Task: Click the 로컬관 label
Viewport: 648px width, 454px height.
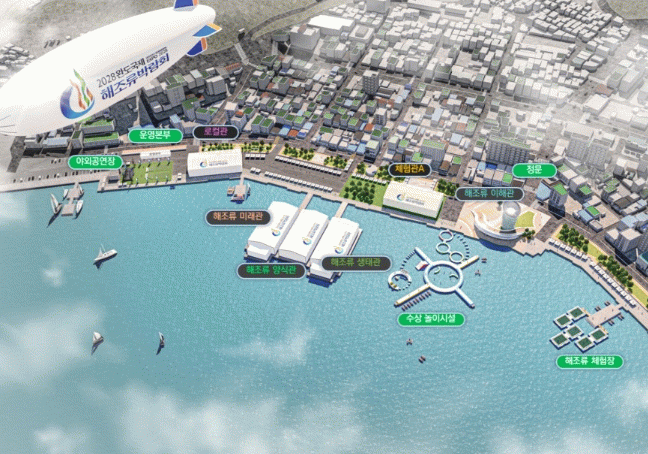Action: coord(215,131)
